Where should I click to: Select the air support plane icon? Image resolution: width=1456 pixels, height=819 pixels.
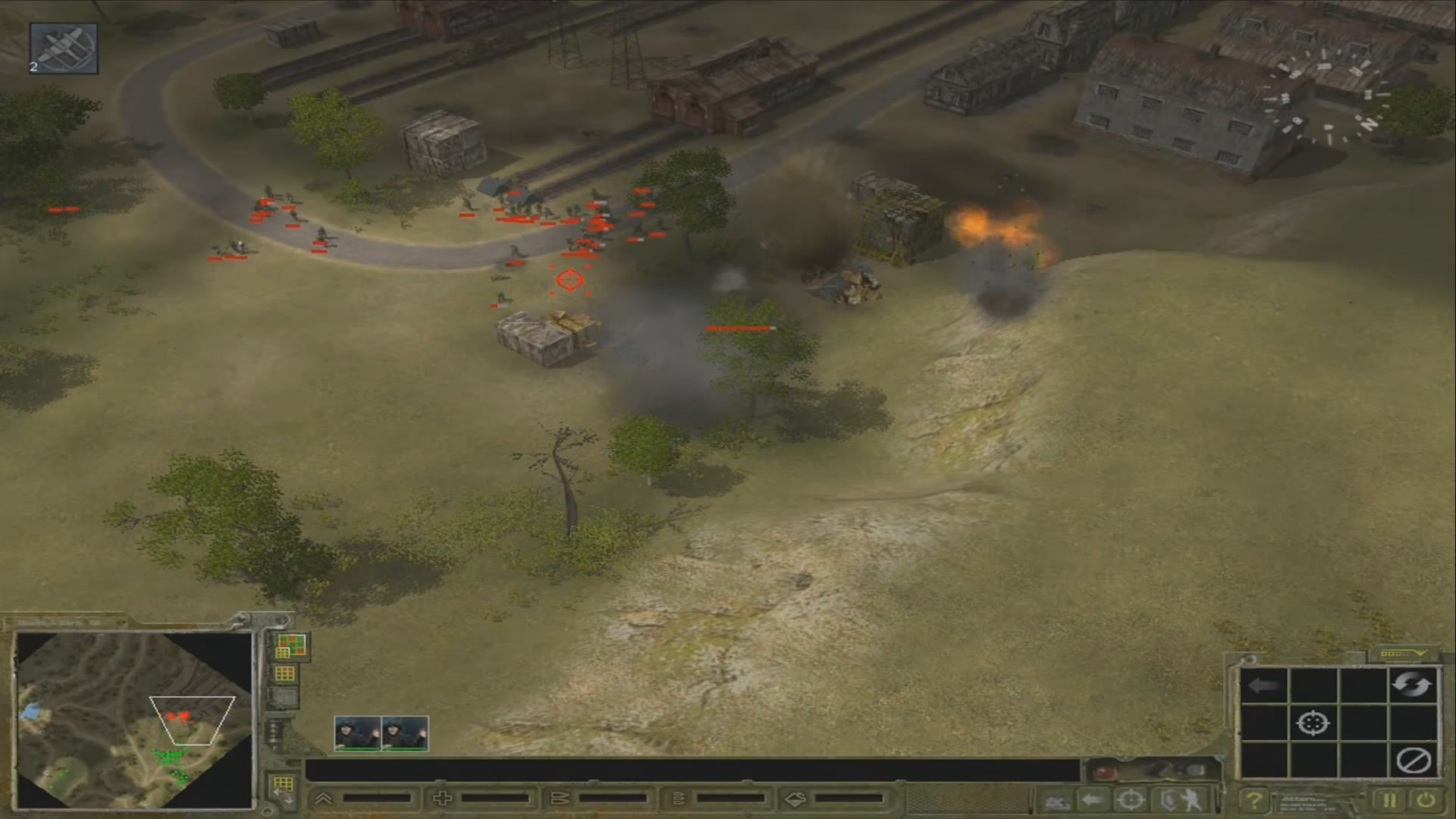[64, 49]
